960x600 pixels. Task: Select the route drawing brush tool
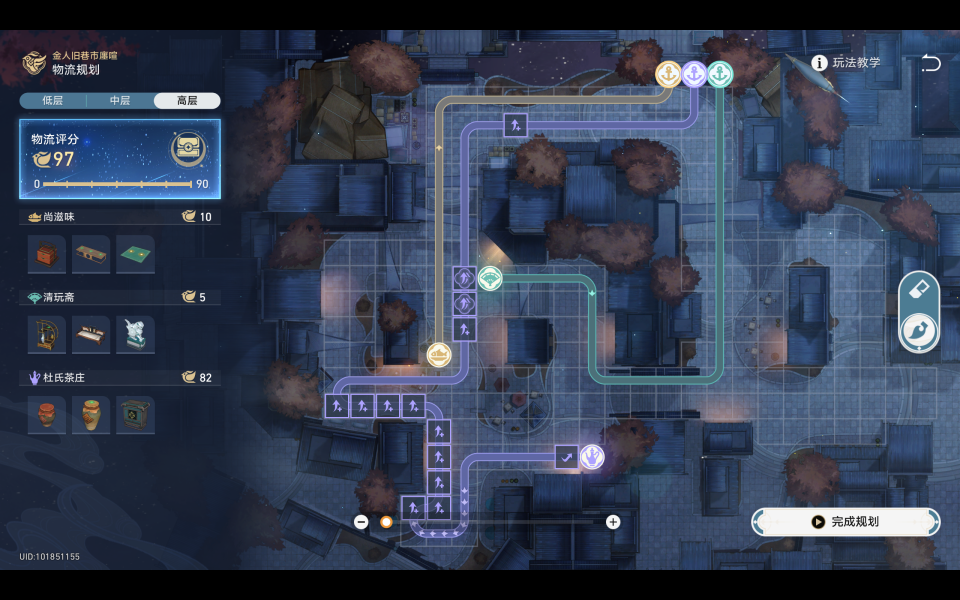coord(920,332)
